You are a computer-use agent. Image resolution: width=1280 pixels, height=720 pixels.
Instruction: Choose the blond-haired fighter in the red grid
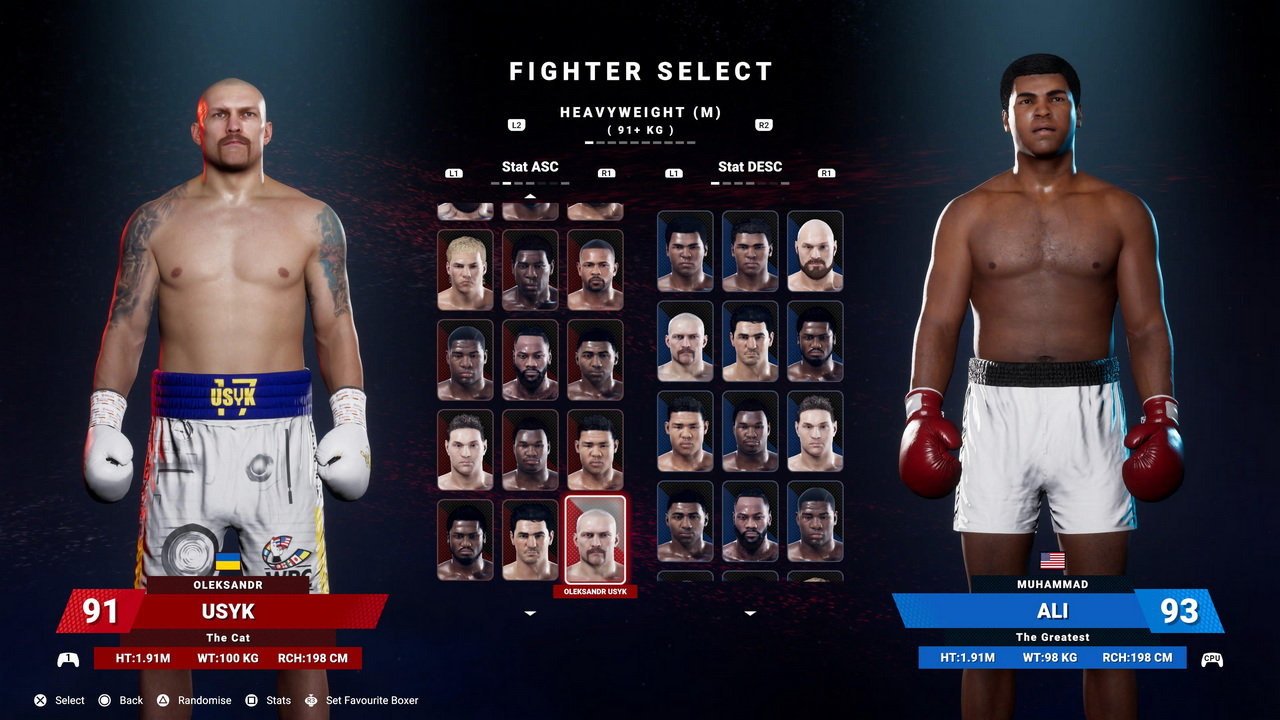[x=465, y=270]
